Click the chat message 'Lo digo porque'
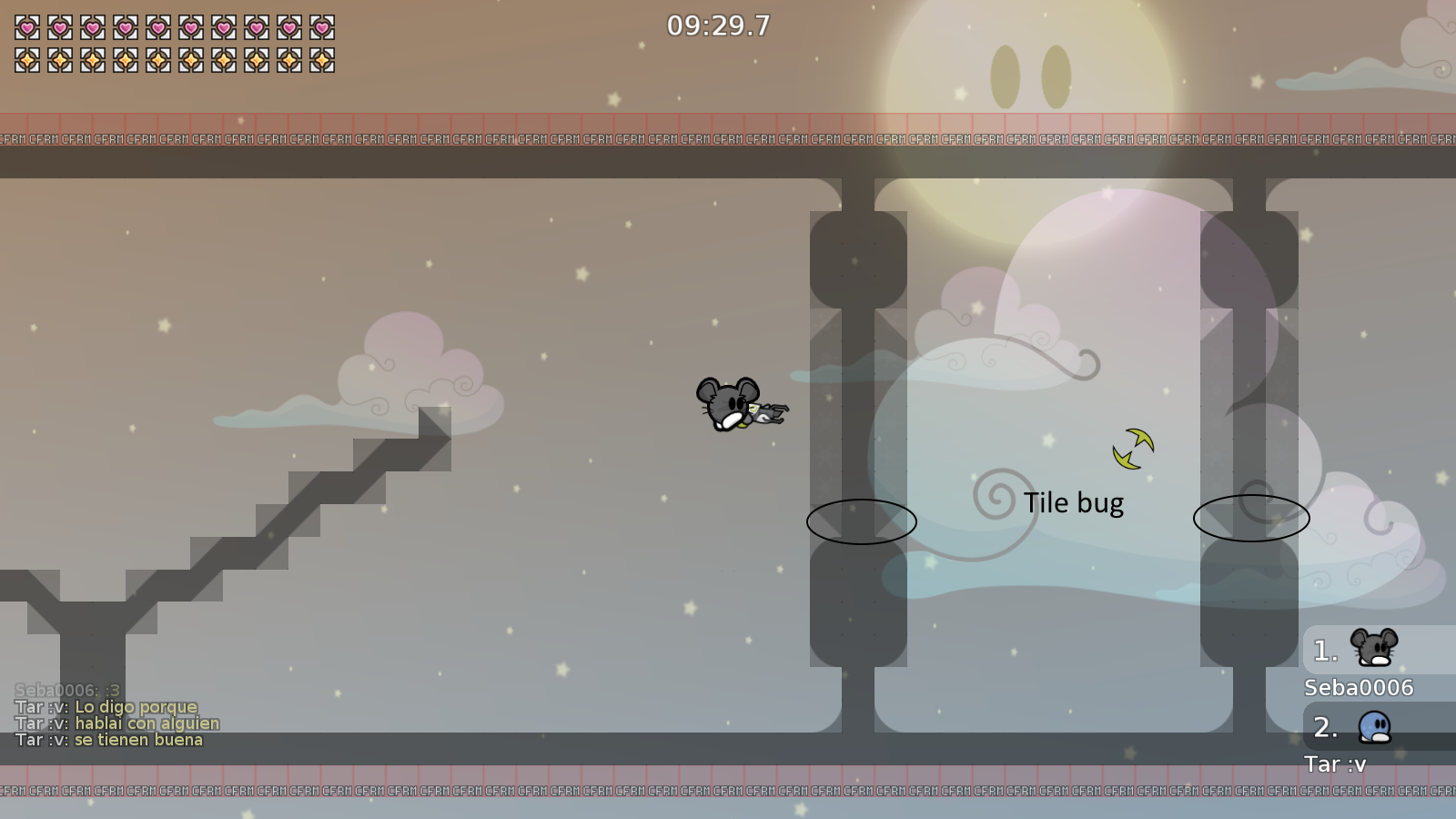This screenshot has width=1456, height=819. pos(135,706)
